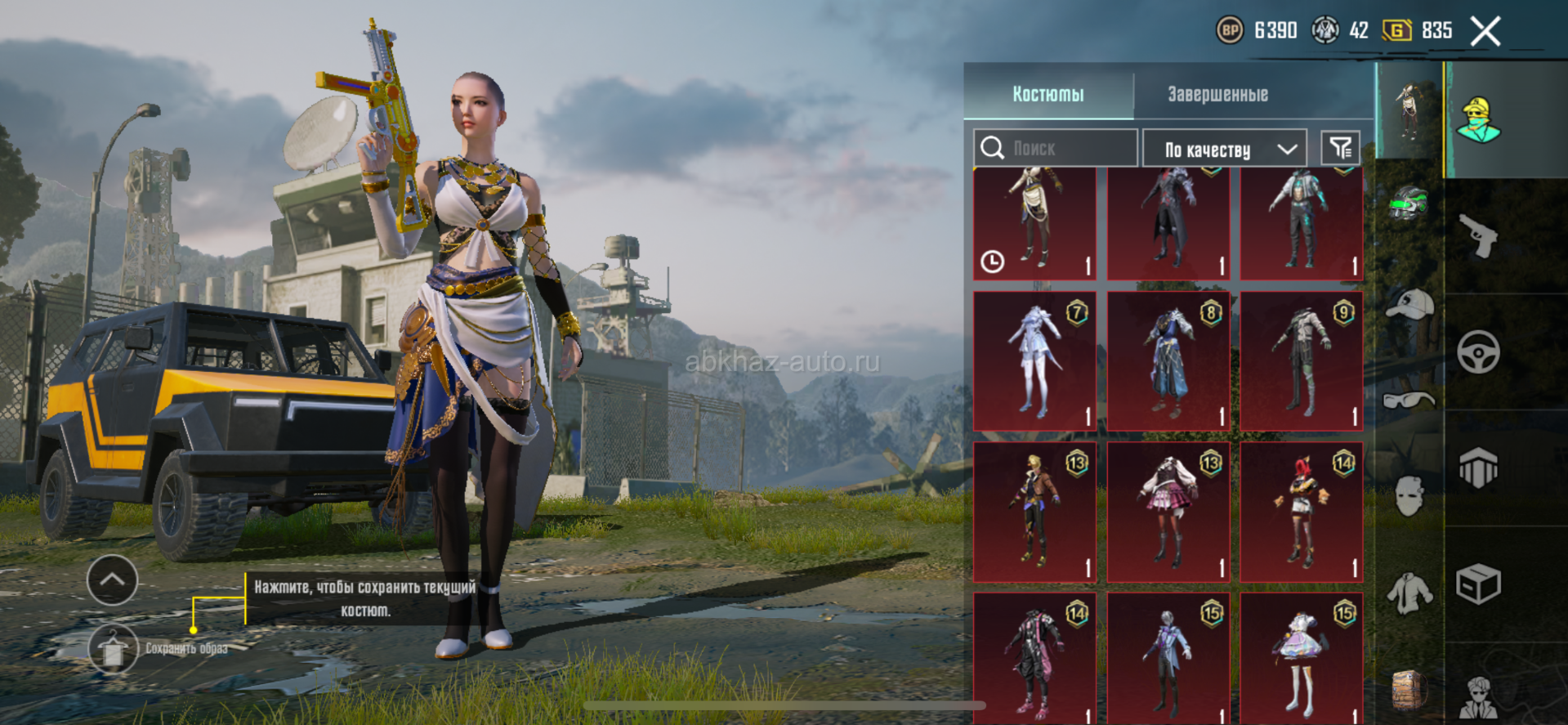The image size is (1568, 725).
Task: Close the inventory with the X button
Action: click(1485, 32)
